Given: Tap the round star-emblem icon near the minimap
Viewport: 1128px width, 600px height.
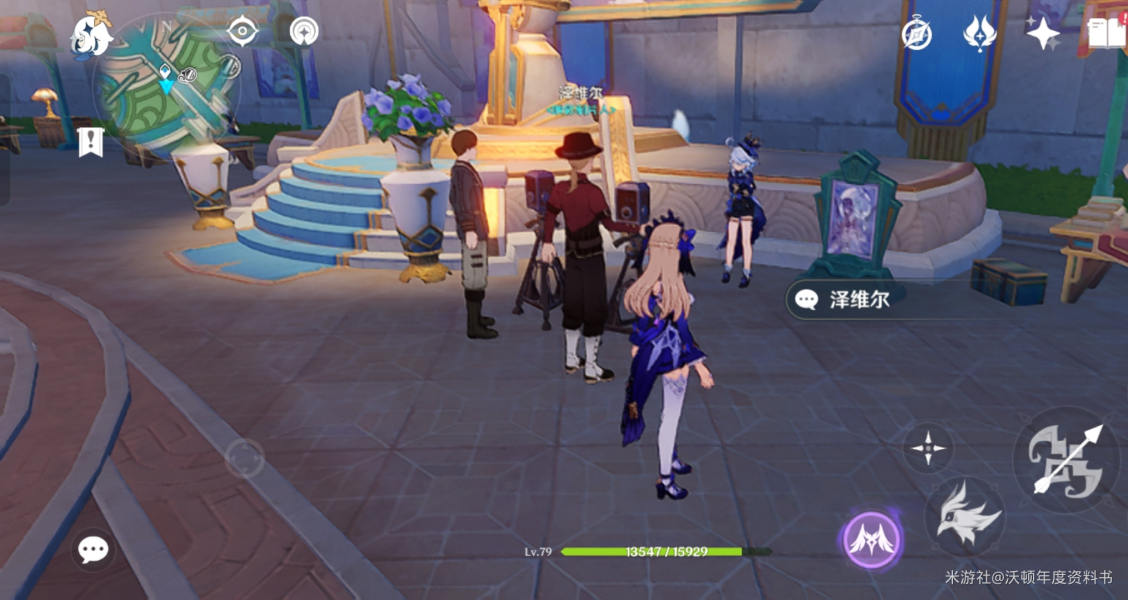Looking at the screenshot, I should 304,31.
